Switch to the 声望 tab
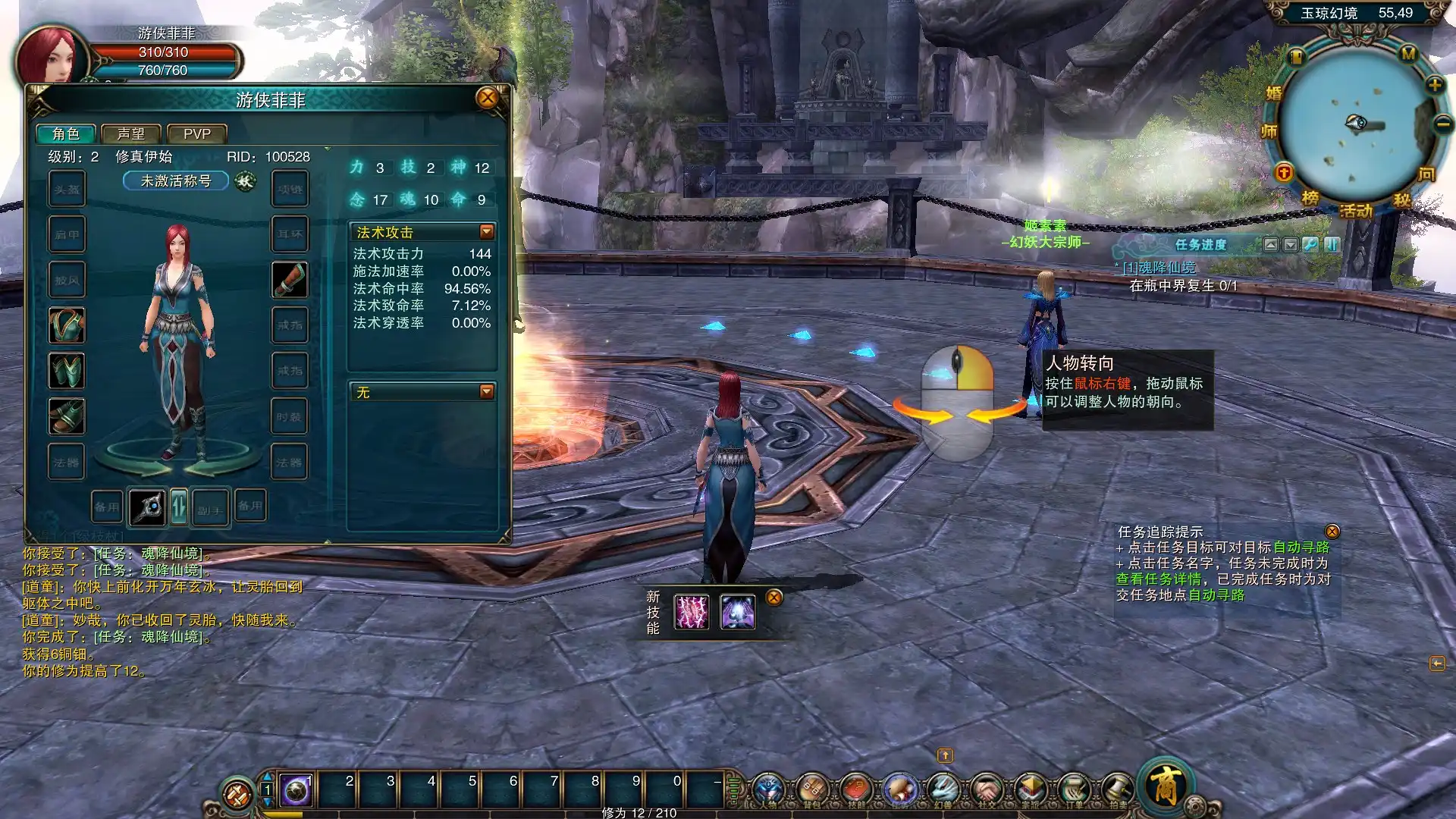Viewport: 1456px width, 819px height. 131,134
